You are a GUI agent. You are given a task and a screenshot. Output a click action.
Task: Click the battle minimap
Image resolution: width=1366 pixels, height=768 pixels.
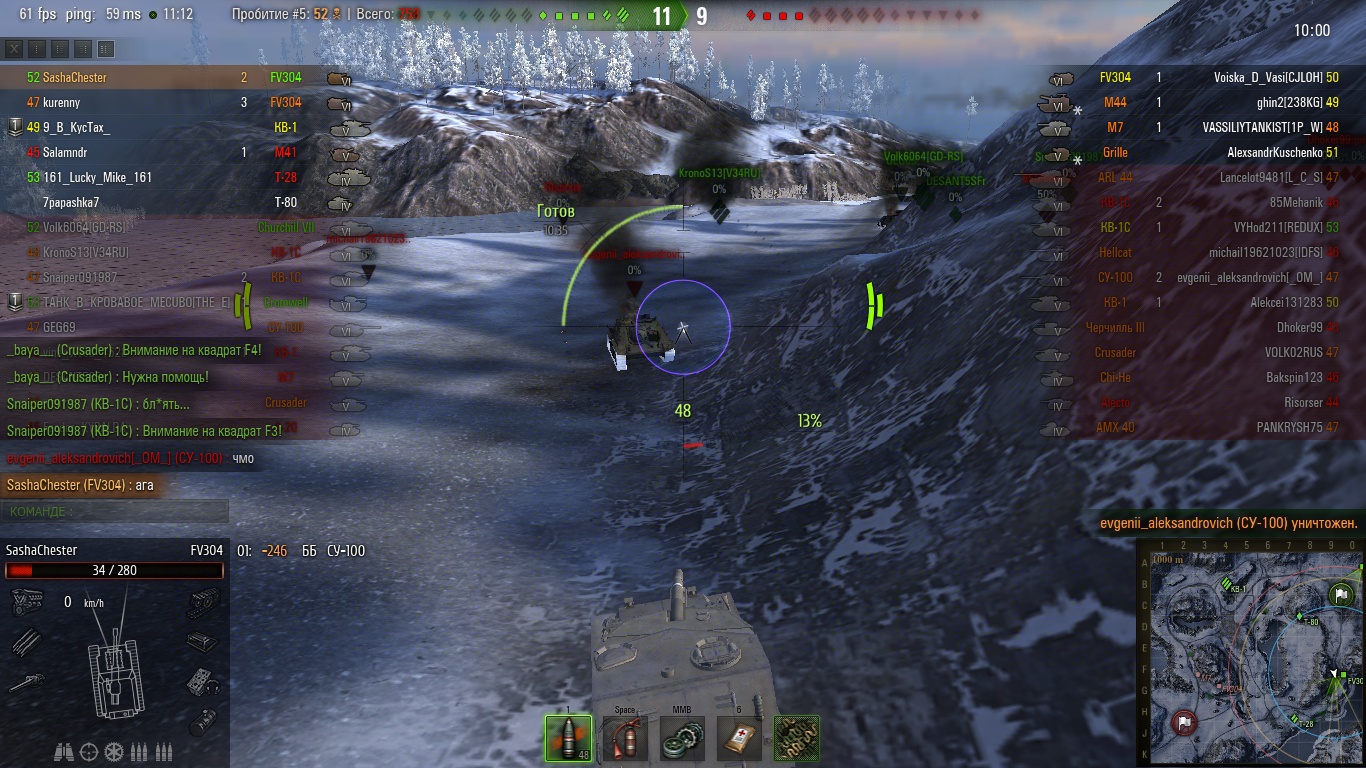click(1250, 652)
